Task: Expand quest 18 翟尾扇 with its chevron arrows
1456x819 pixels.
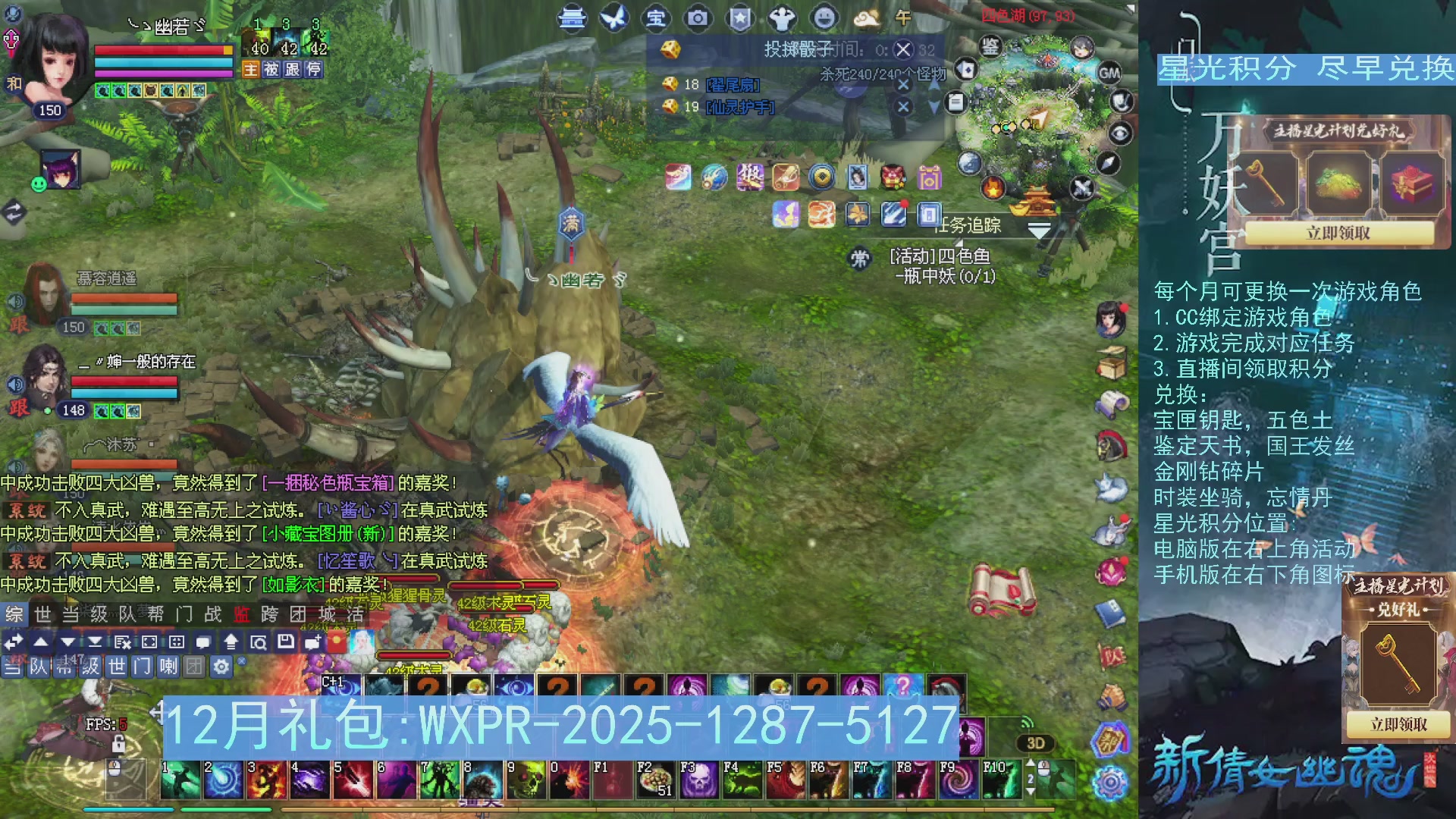Action: pyautogui.click(x=935, y=85)
